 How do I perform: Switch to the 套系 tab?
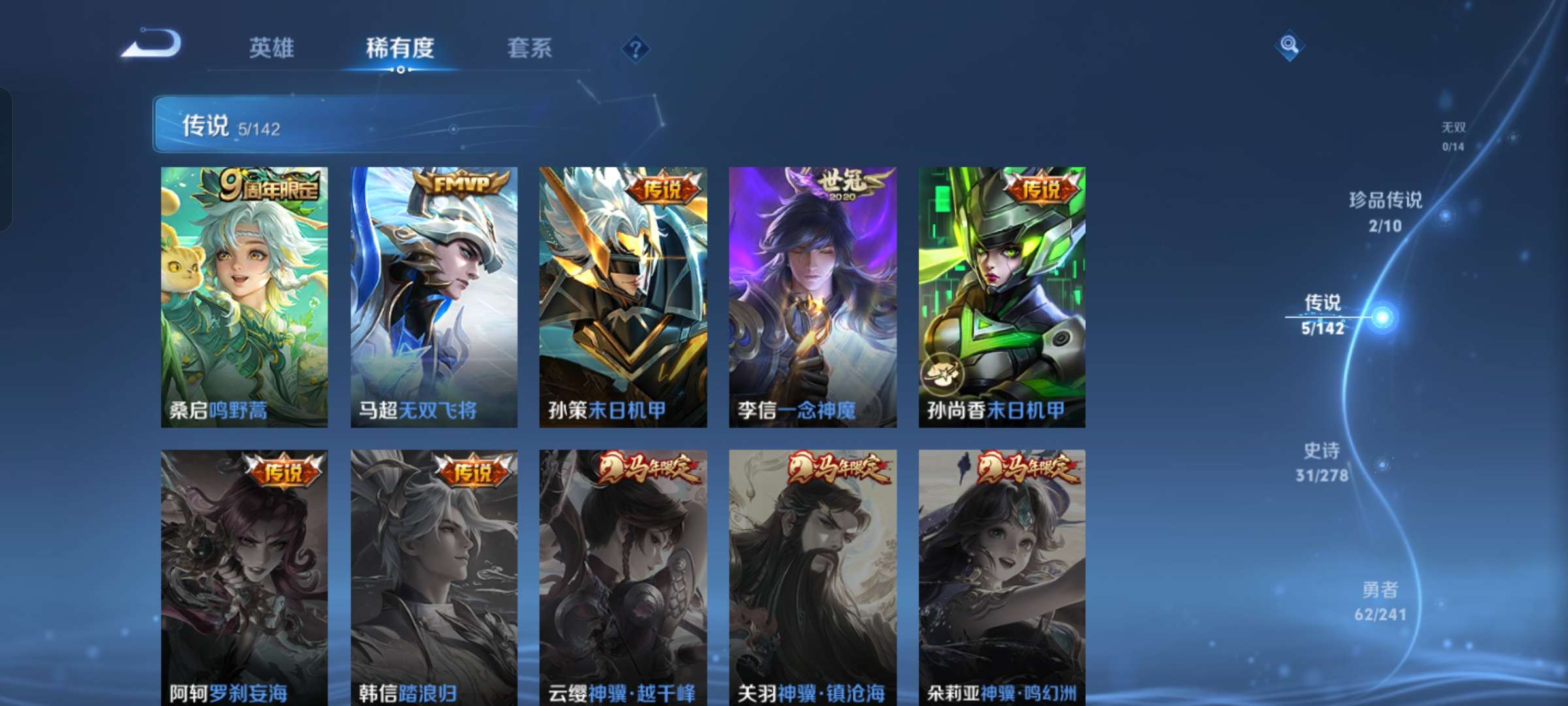point(531,48)
